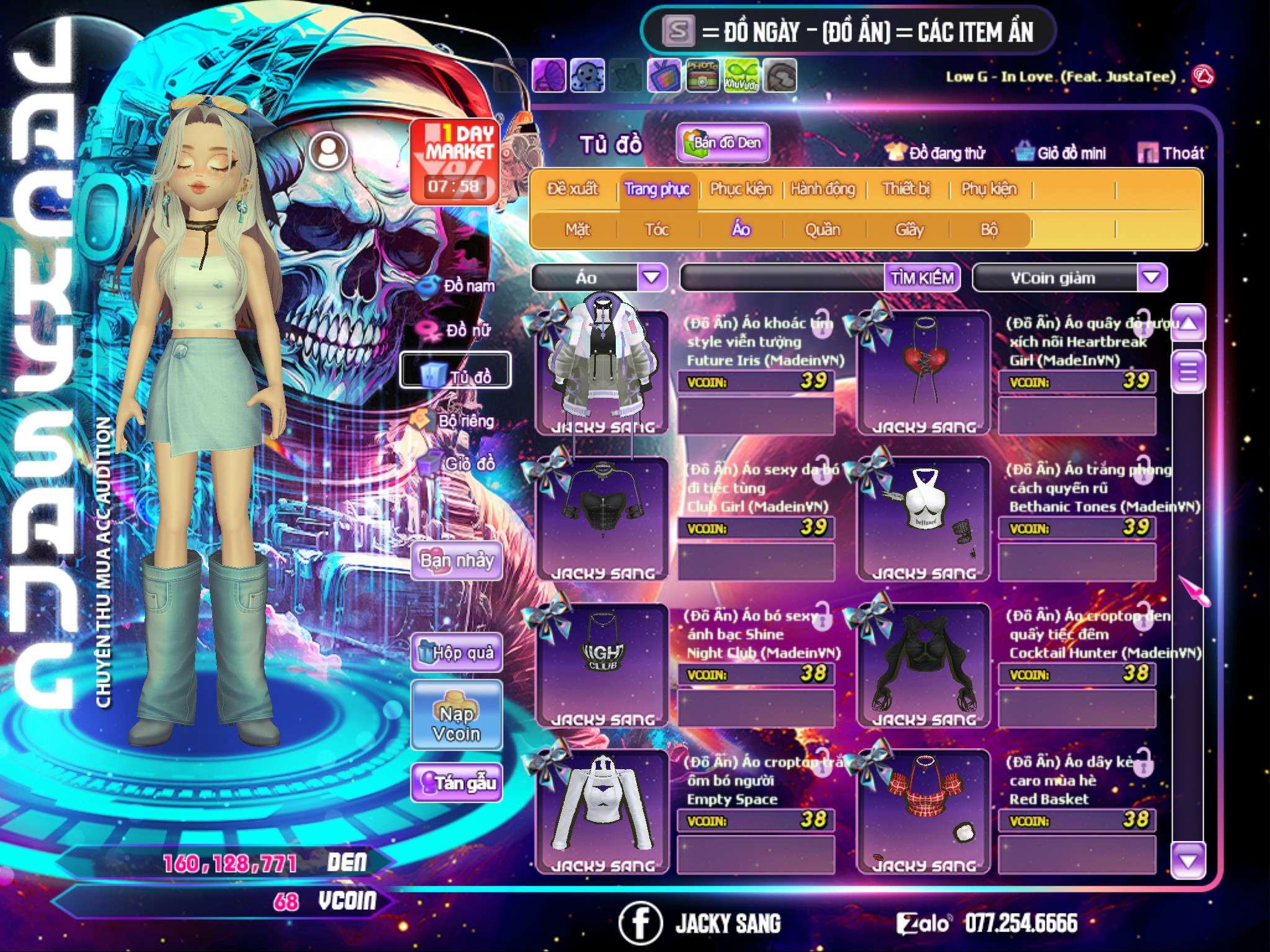
Task: Show Đồ đang thử items
Action: point(936,153)
